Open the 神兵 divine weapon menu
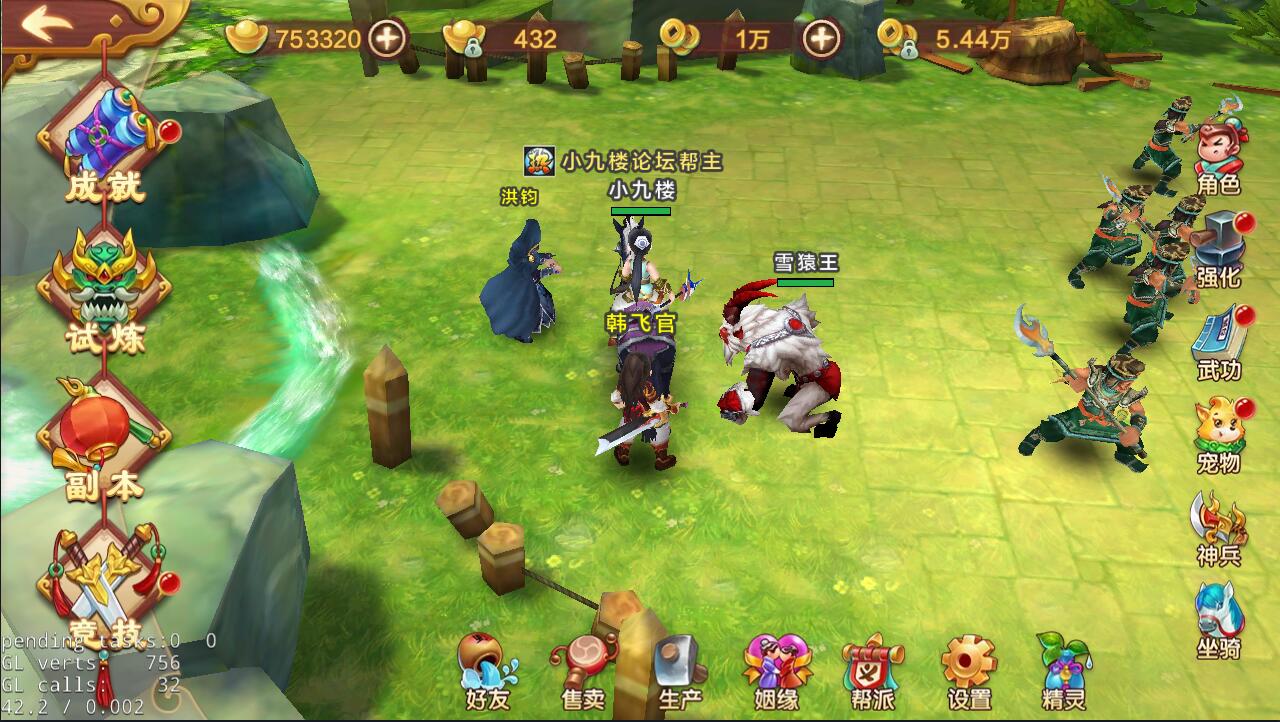Image resolution: width=1280 pixels, height=722 pixels. click(1219, 528)
